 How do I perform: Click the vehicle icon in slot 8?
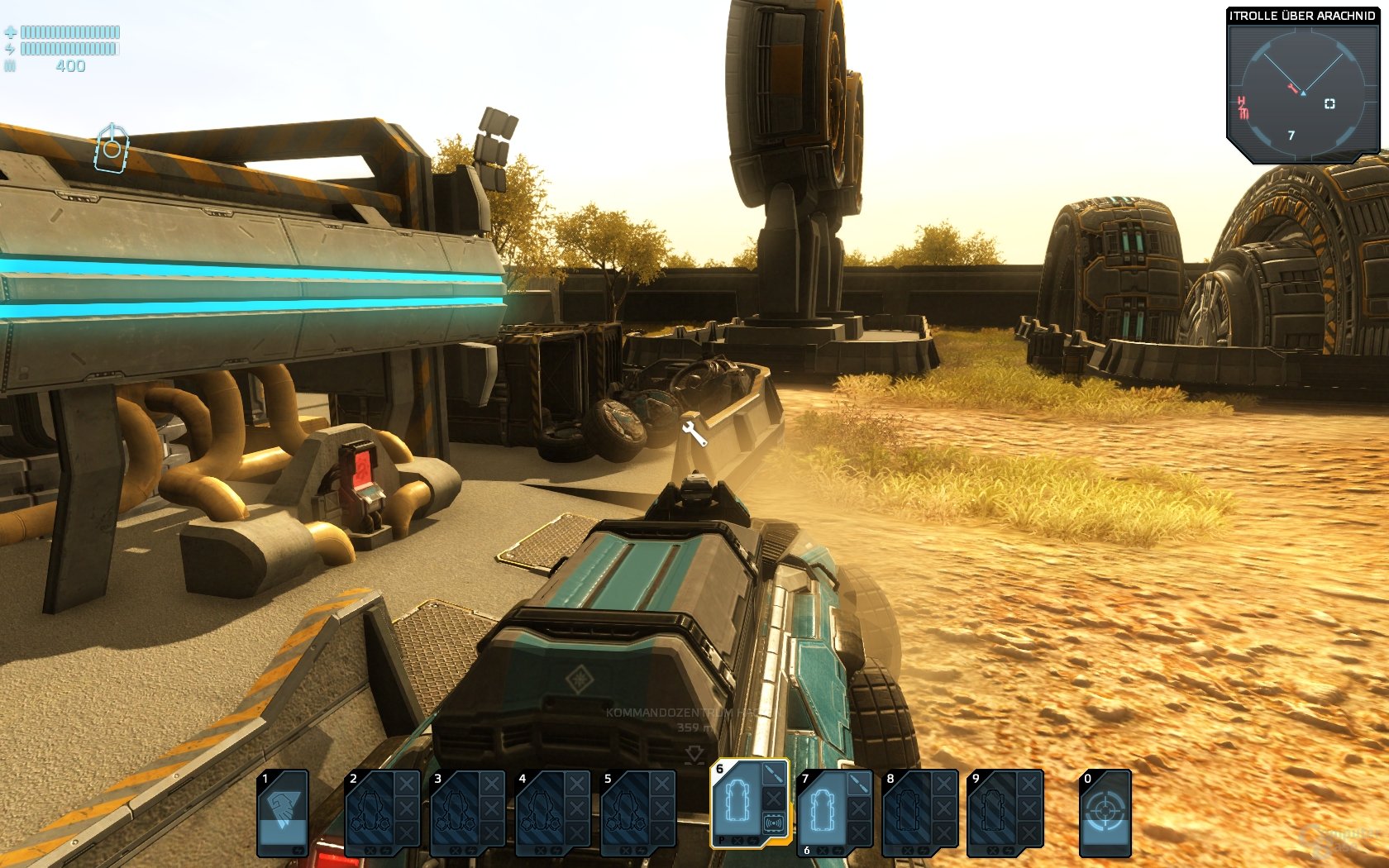coord(909,812)
